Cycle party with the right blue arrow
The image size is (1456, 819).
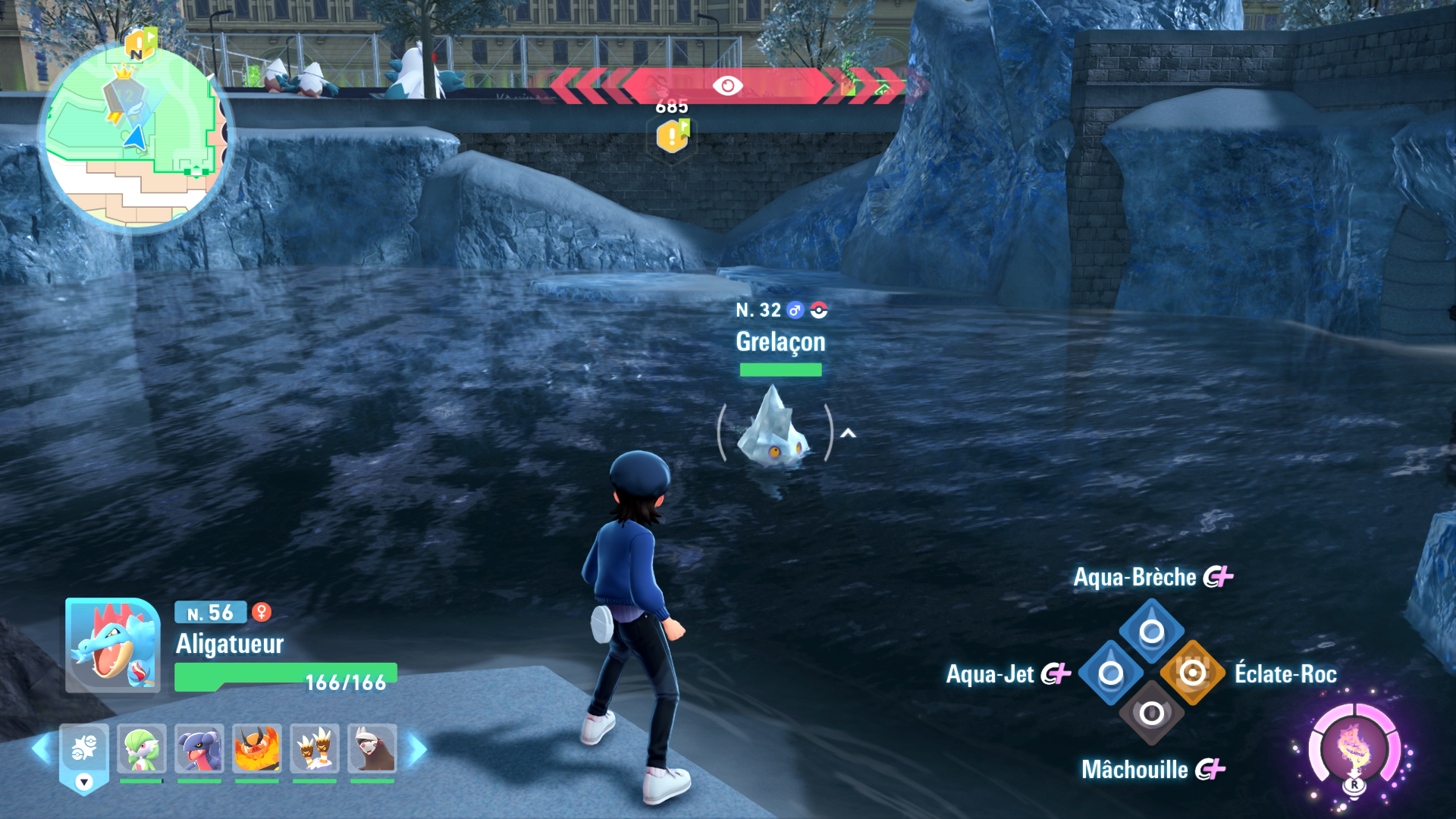[418, 749]
